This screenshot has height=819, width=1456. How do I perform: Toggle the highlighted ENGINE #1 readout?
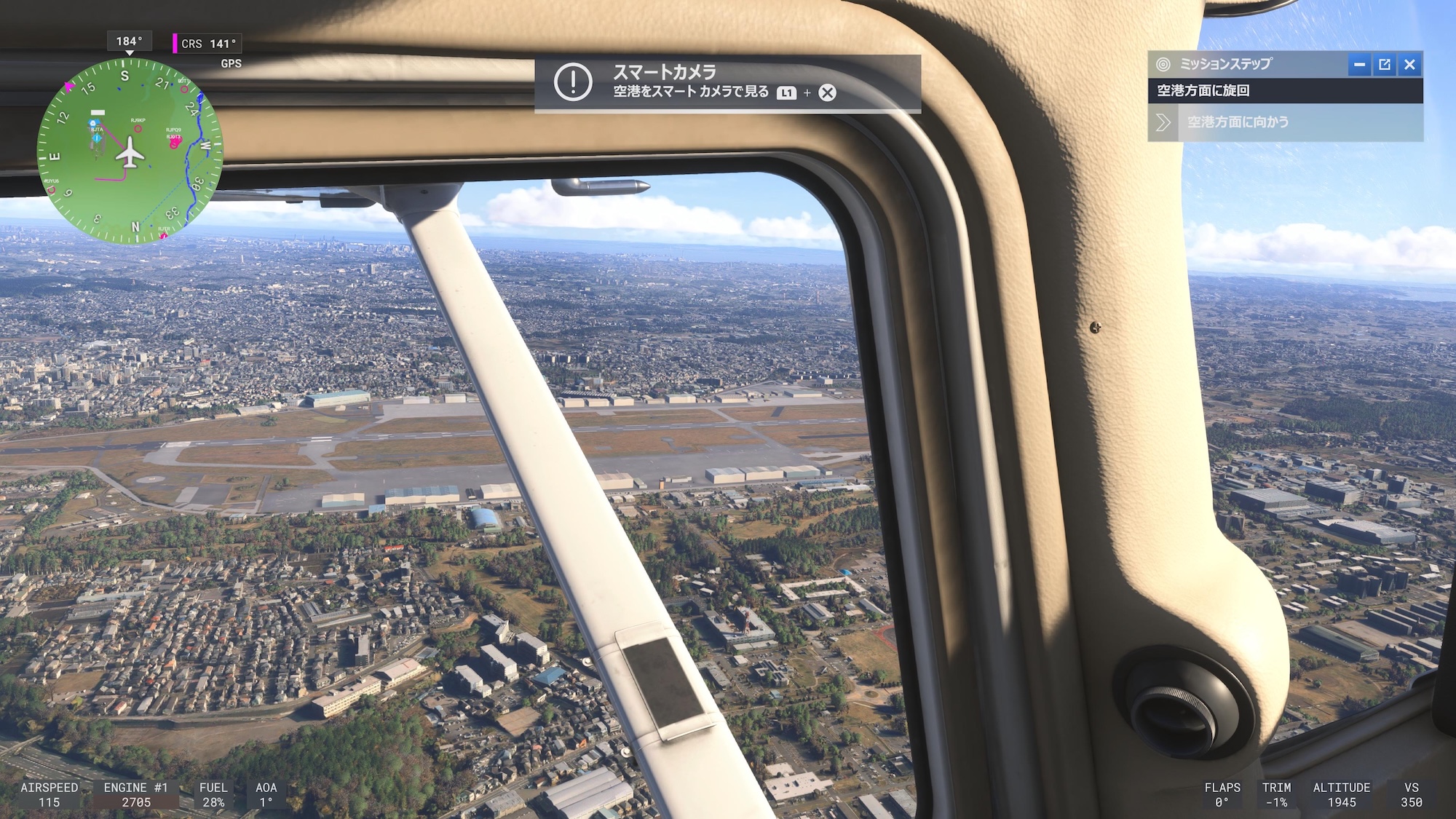click(x=135, y=794)
